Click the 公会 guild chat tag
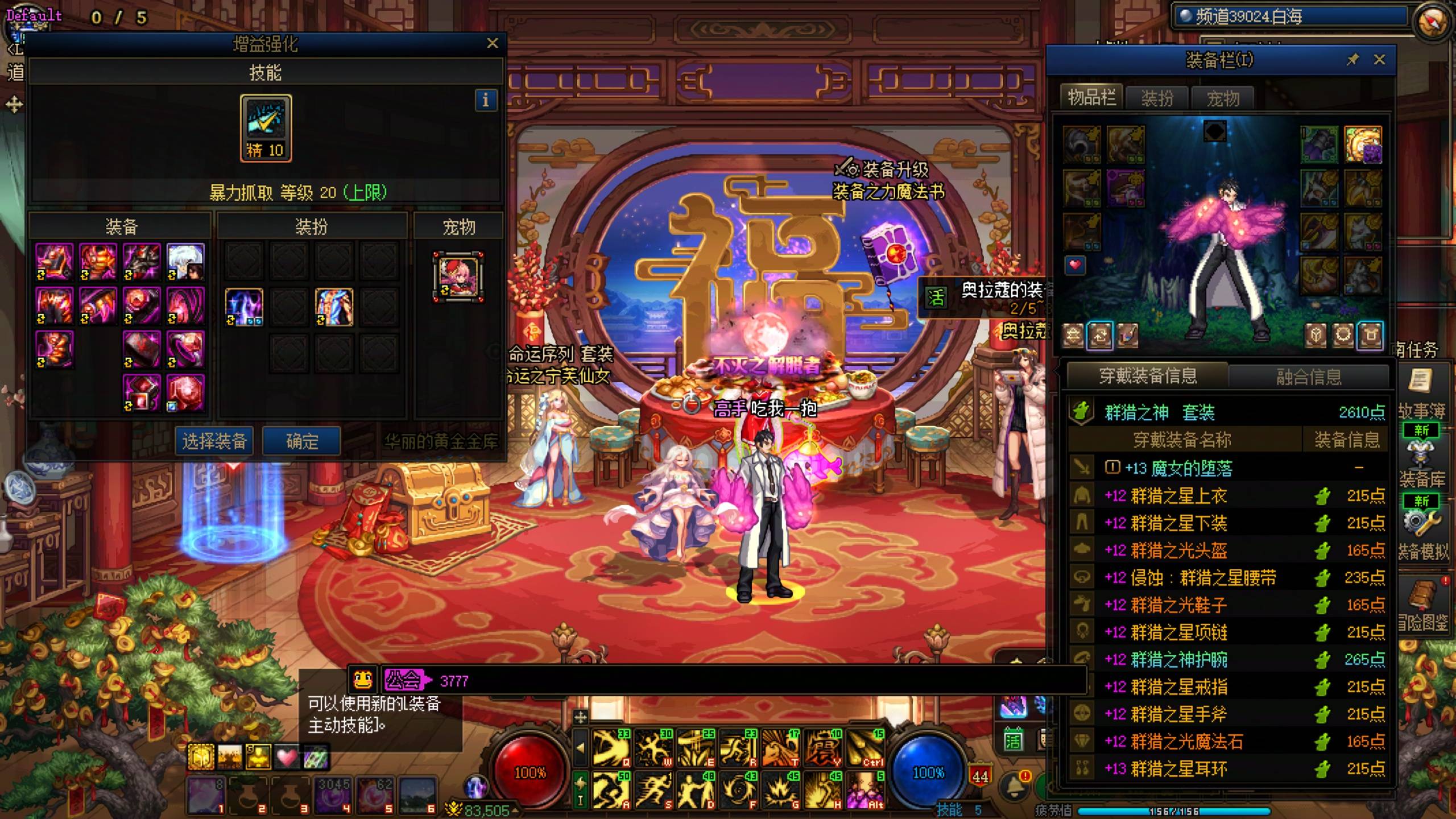Image resolution: width=1456 pixels, height=819 pixels. tap(404, 680)
